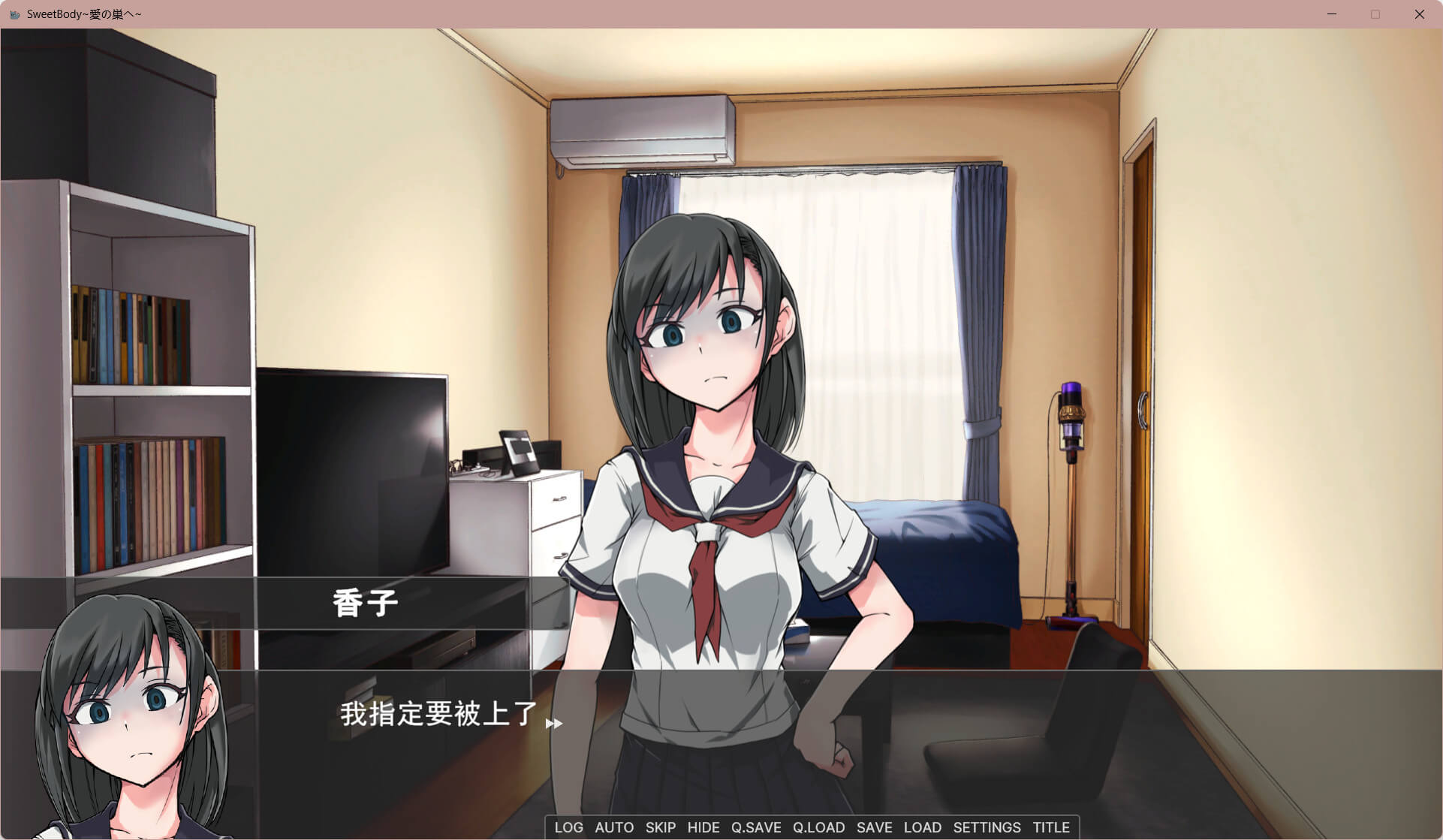The width and height of the screenshot is (1443, 840).
Task: Open the SAVE menu
Action: point(875,827)
